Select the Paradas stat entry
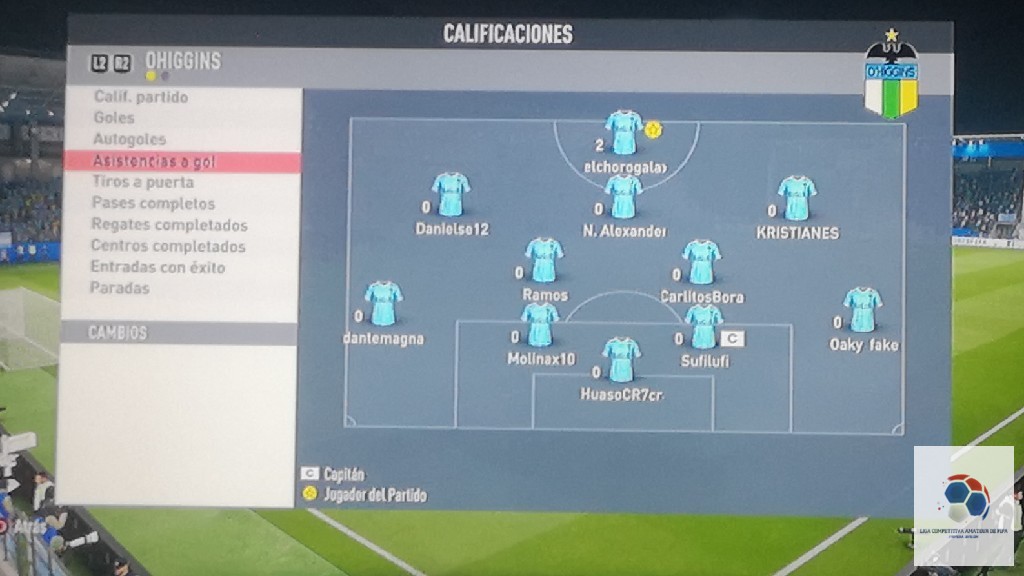 point(120,288)
